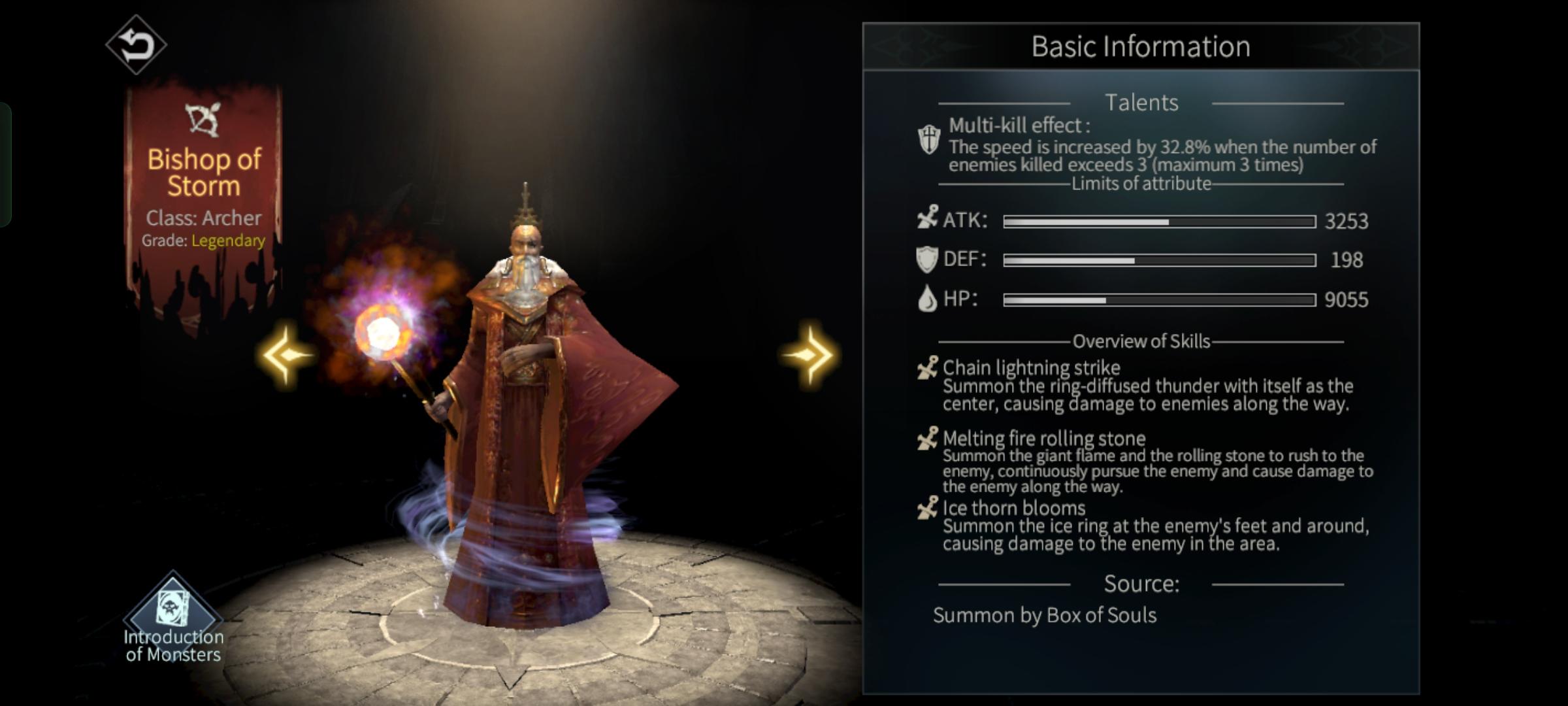Show the next monster with right arrow
The image size is (1568, 706).
point(809,355)
